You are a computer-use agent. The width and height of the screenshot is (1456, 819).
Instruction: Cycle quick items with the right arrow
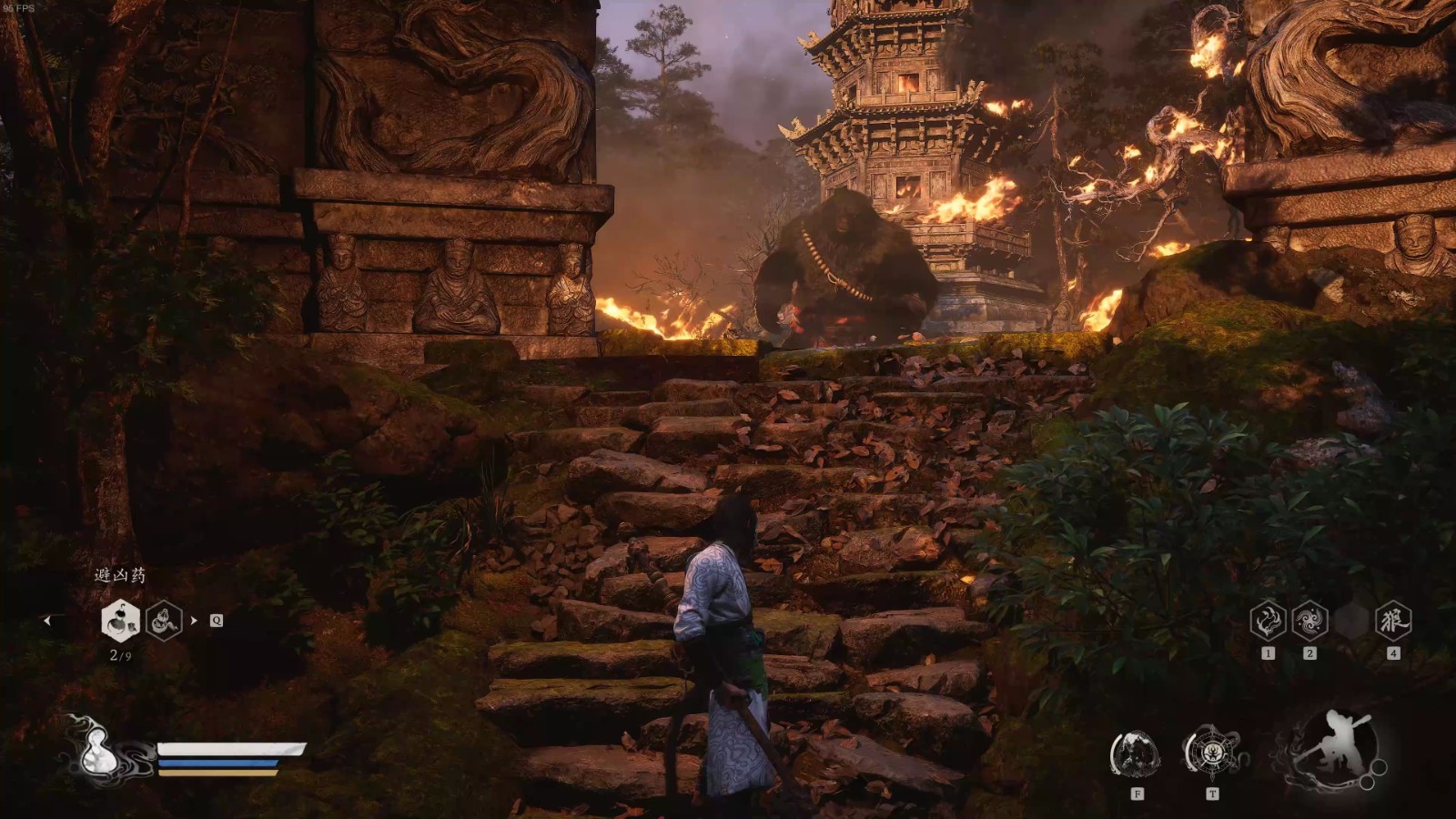click(194, 621)
